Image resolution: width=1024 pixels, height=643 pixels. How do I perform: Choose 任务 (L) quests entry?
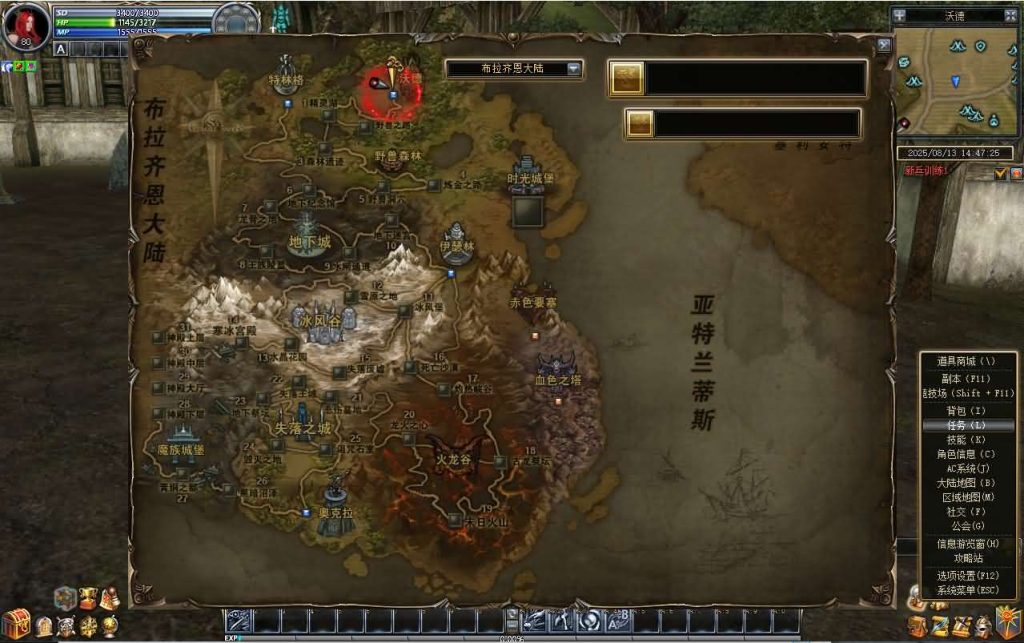pyautogui.click(x=967, y=425)
